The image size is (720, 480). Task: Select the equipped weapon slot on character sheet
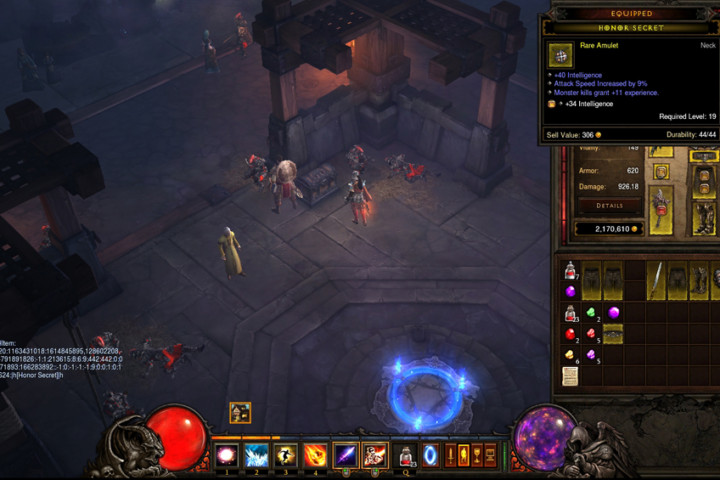pyautogui.click(x=660, y=208)
